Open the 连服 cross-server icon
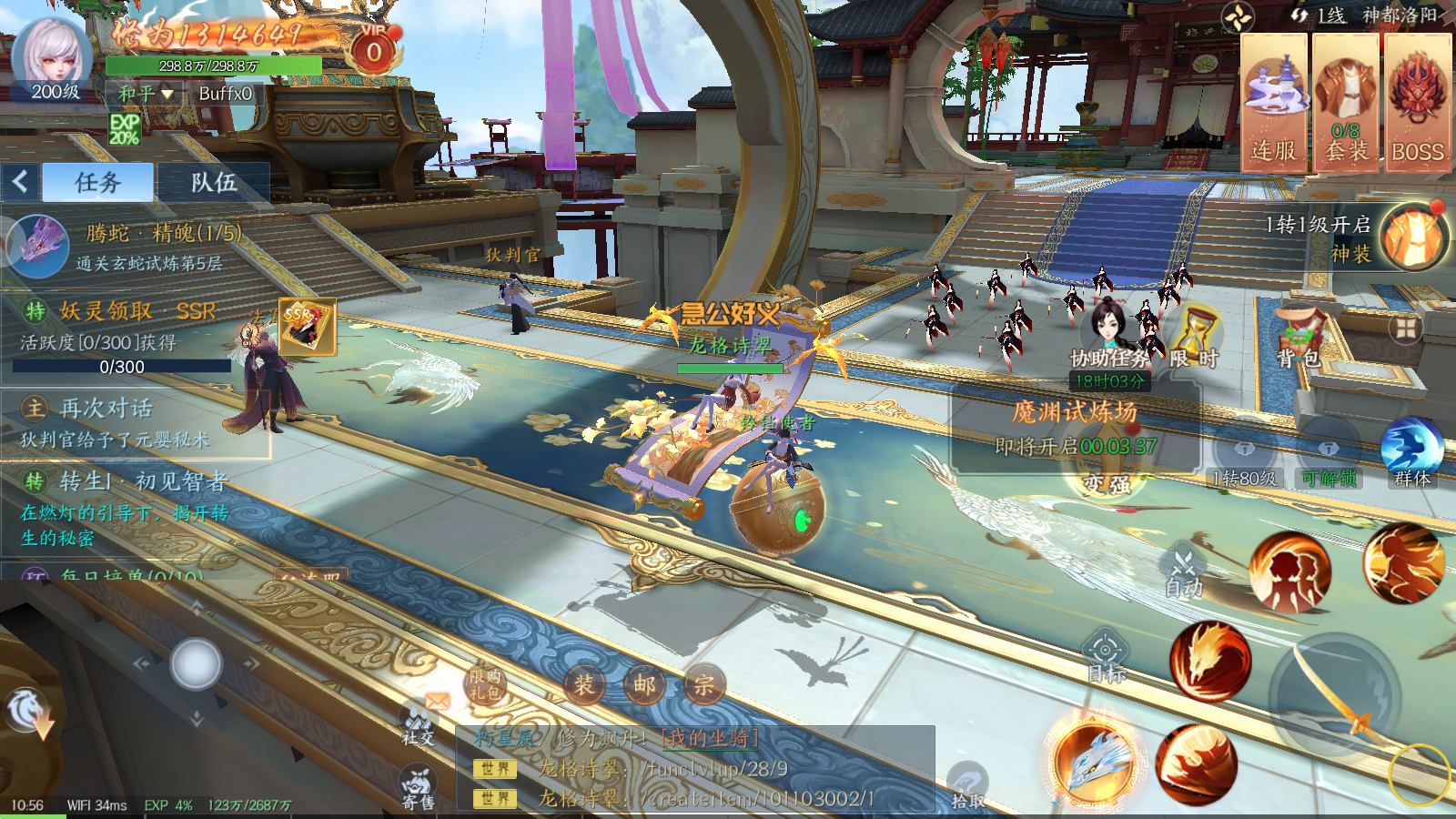 click(1273, 103)
